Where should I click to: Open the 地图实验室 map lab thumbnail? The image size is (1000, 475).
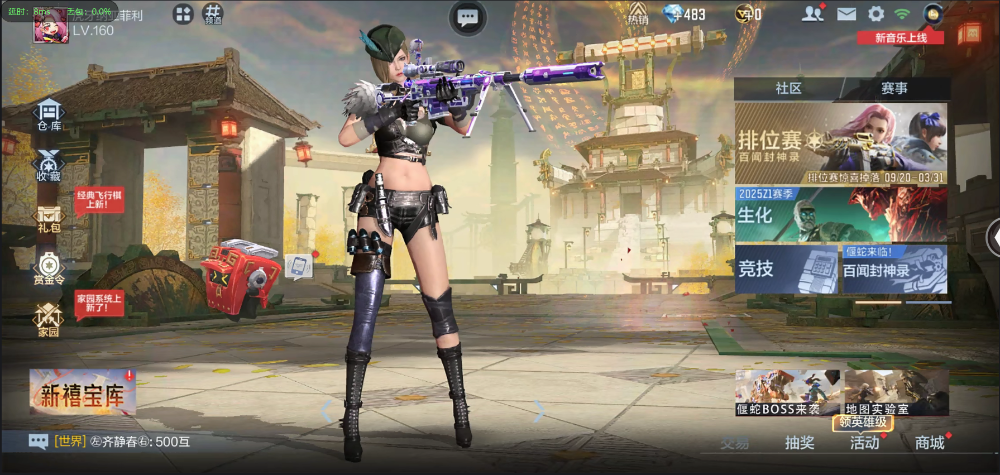[895, 393]
